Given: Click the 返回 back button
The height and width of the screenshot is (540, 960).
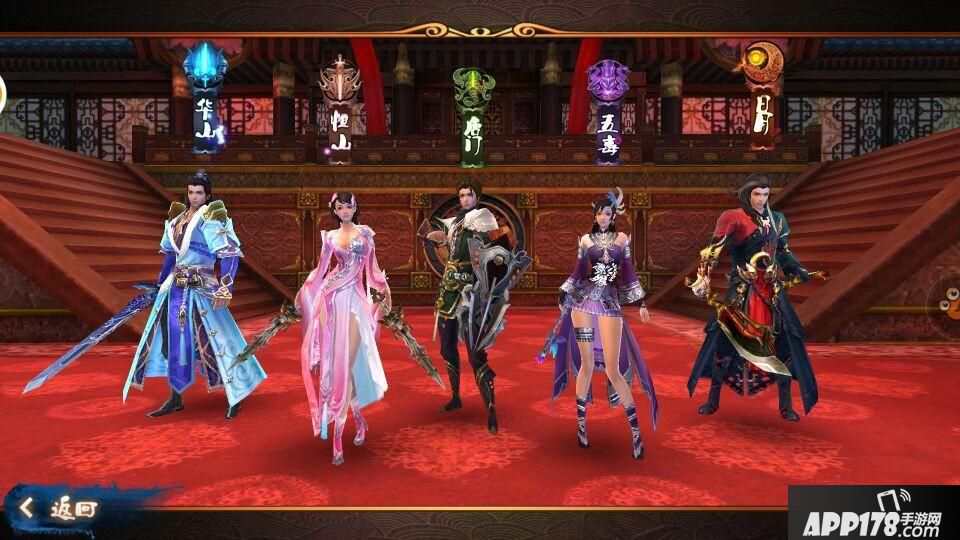Looking at the screenshot, I should tap(62, 508).
